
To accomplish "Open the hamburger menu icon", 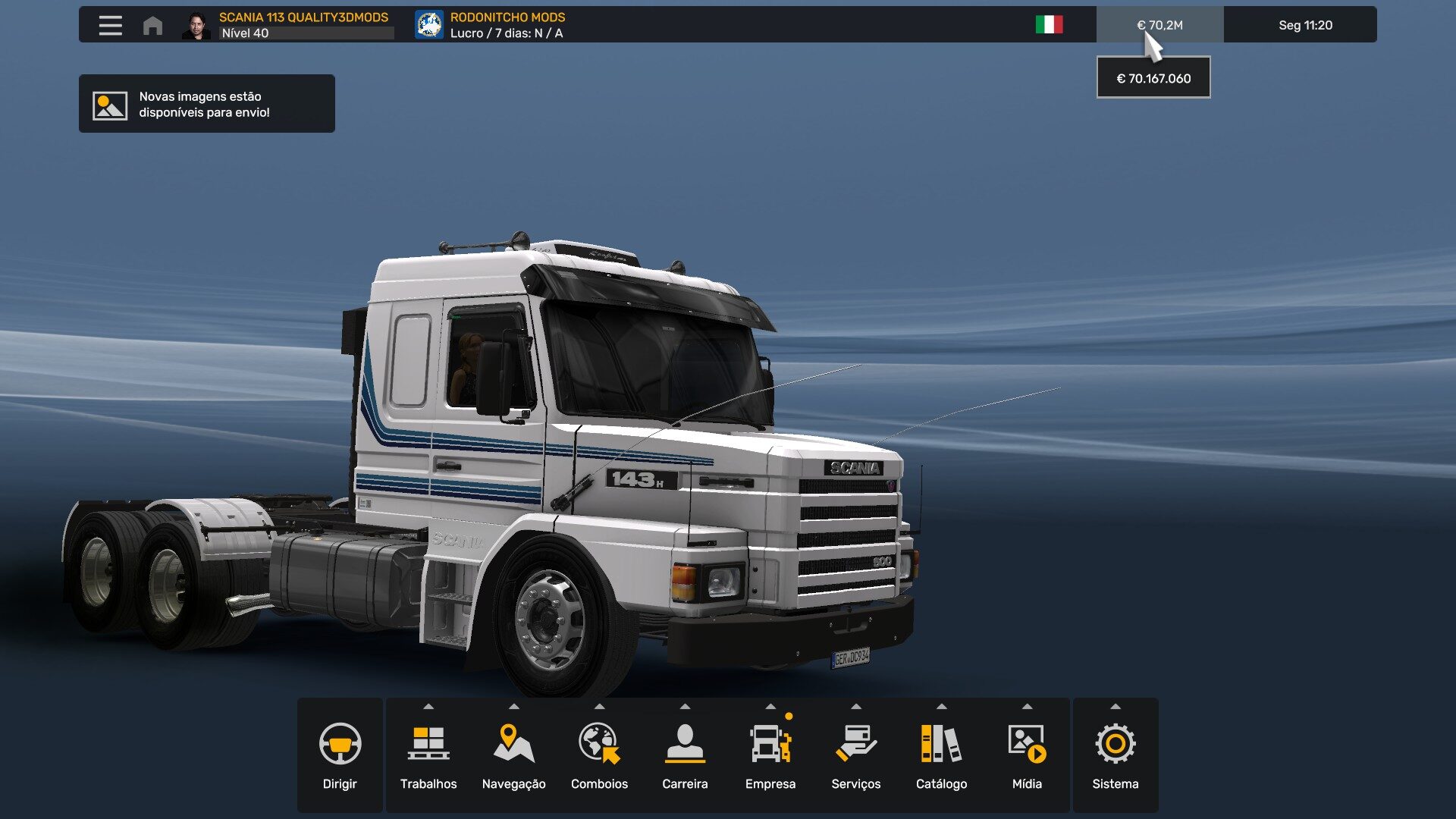I will pyautogui.click(x=110, y=25).
